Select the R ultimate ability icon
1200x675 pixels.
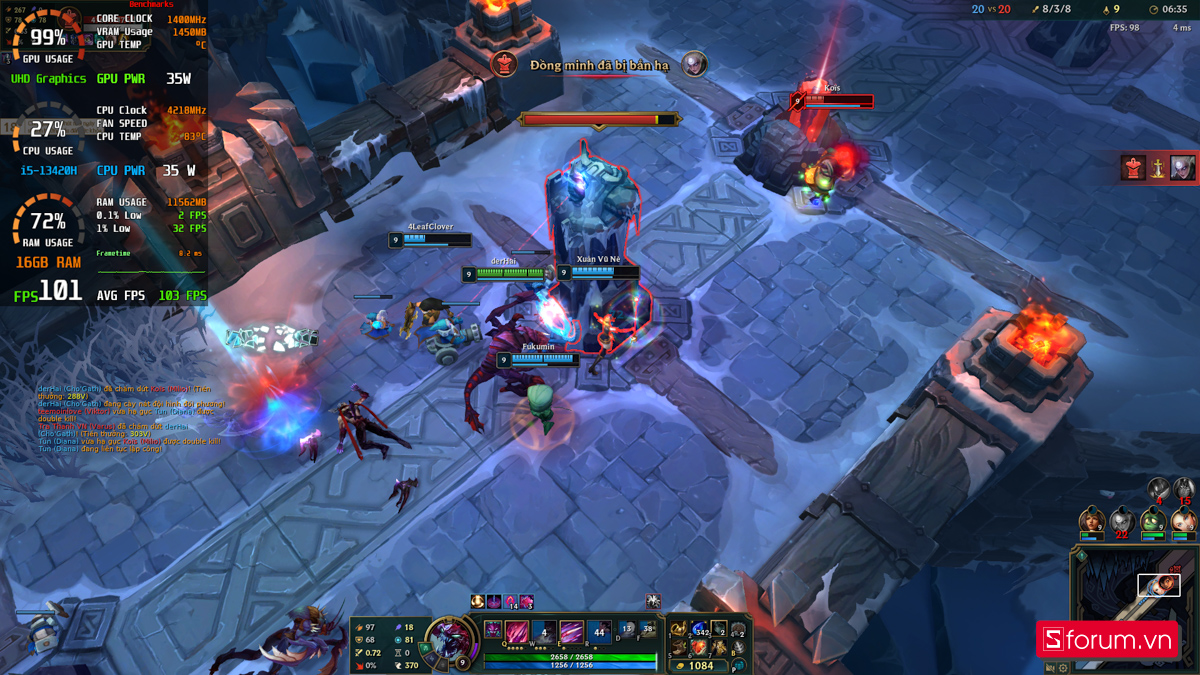(598, 633)
